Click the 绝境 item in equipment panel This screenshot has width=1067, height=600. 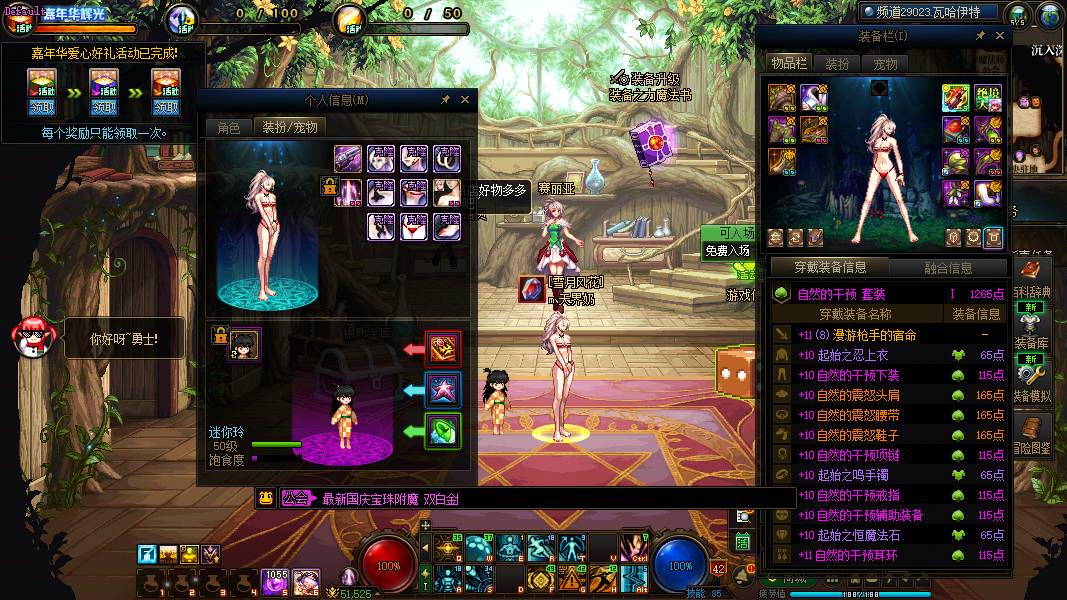coord(988,97)
